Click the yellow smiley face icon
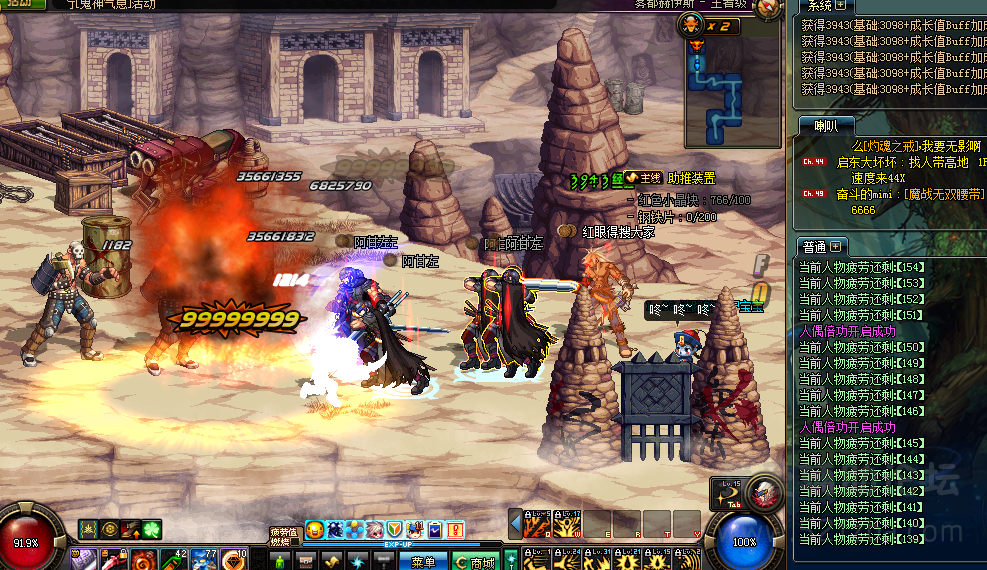Image resolution: width=987 pixels, height=570 pixels. 315,529
